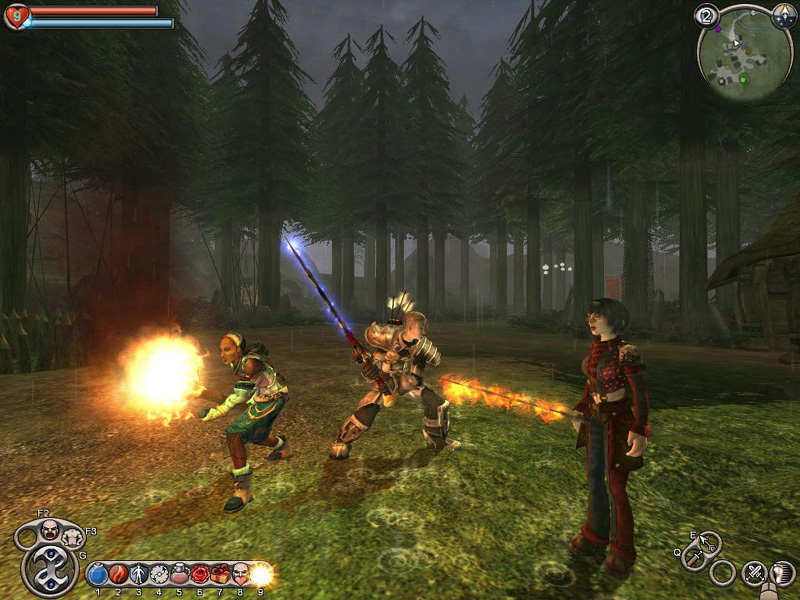Click the silver swirl guild seal emblem
The image size is (800, 600).
pos(49,570)
